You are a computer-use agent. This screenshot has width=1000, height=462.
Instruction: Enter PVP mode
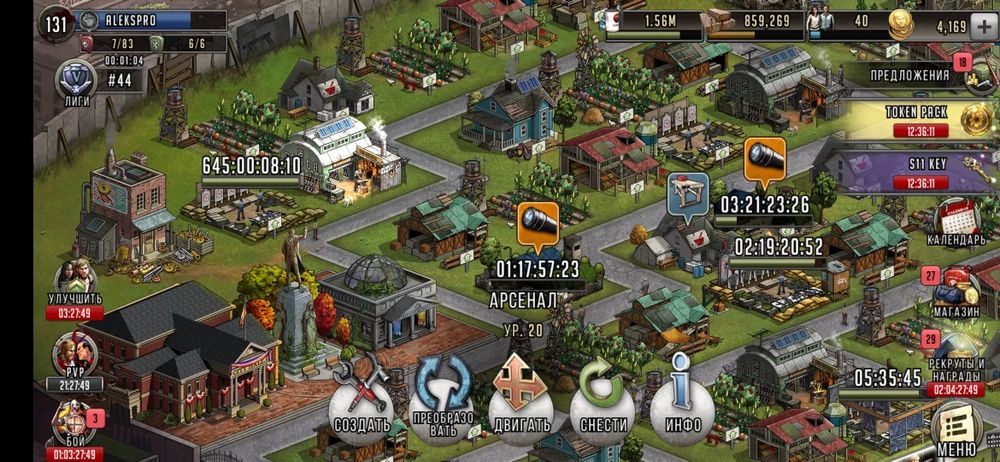coord(74,358)
